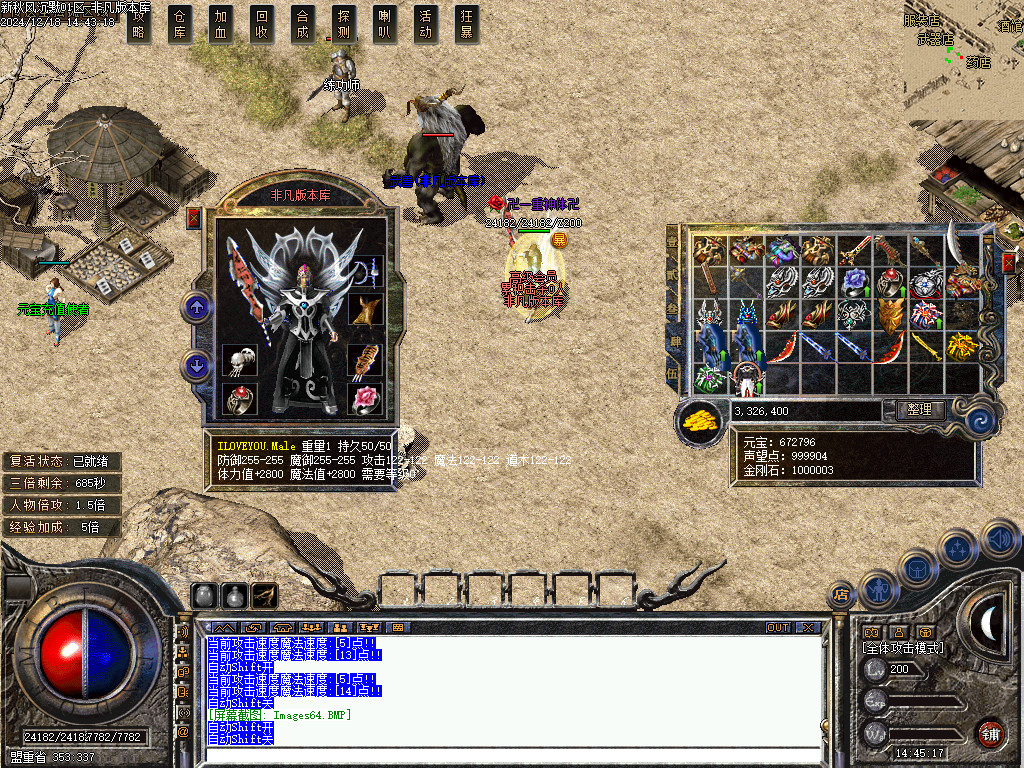
Task: Select the yellow gift box in the bag
Action: coord(962,347)
